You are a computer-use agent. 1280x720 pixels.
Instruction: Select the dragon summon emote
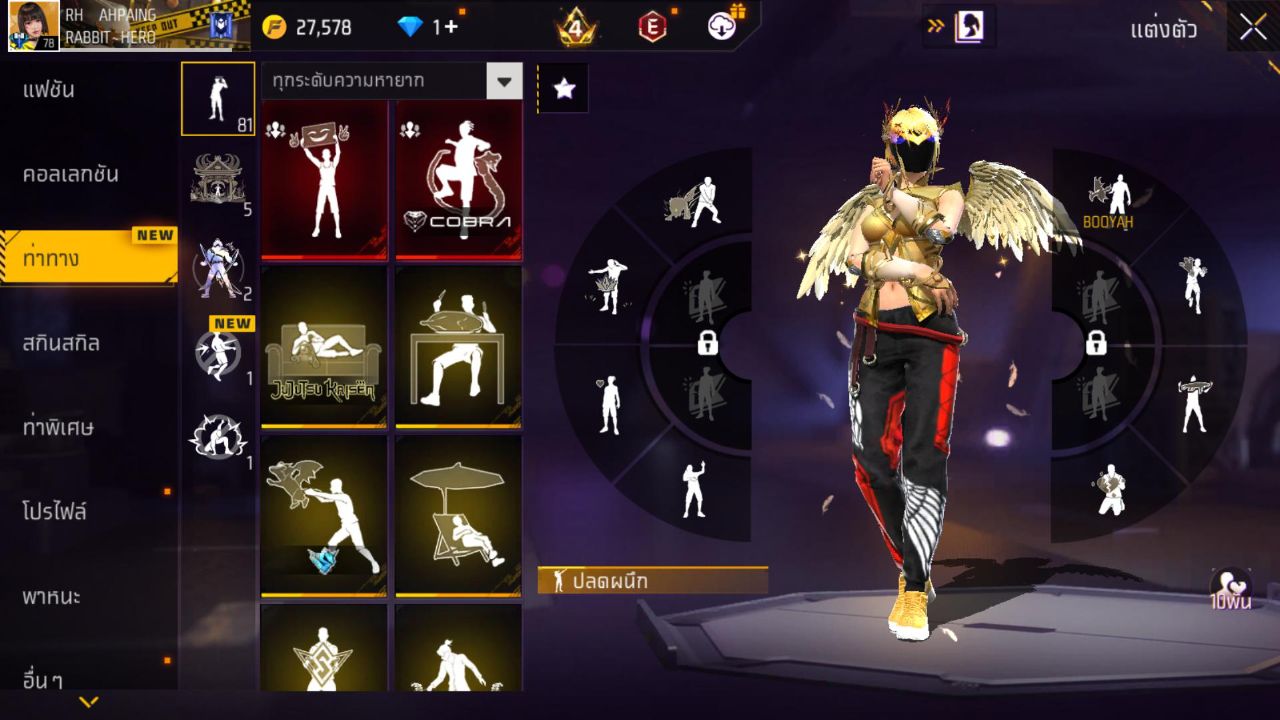(x=325, y=515)
